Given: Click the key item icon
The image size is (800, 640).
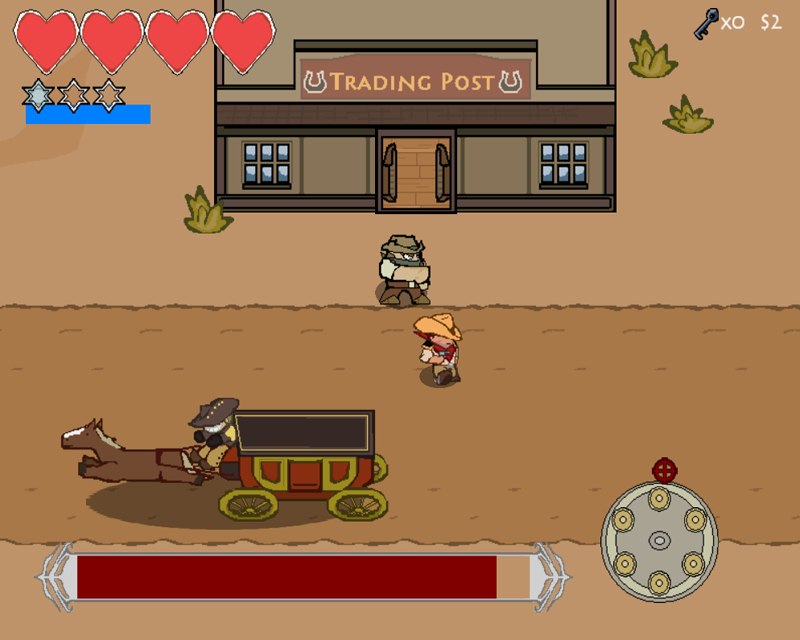Looking at the screenshot, I should [x=706, y=23].
